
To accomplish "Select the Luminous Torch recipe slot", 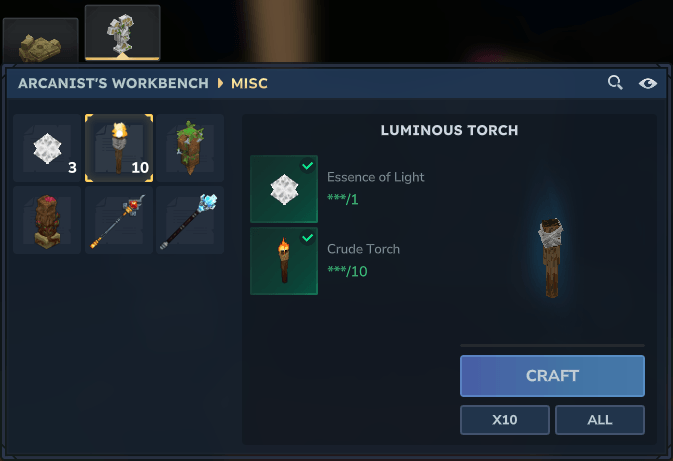I will point(119,148).
